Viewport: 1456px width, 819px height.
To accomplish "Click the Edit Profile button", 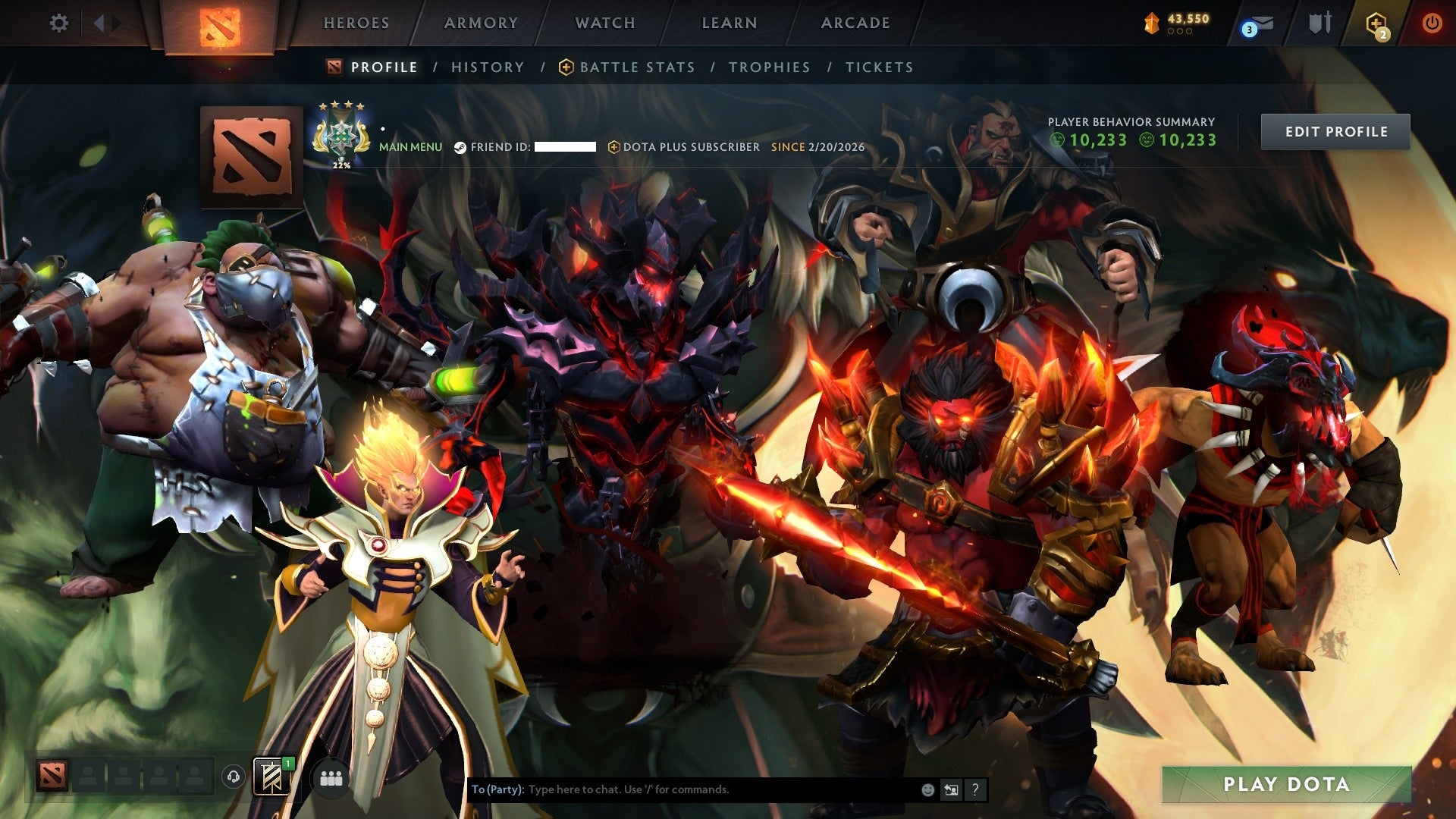I will [1336, 130].
